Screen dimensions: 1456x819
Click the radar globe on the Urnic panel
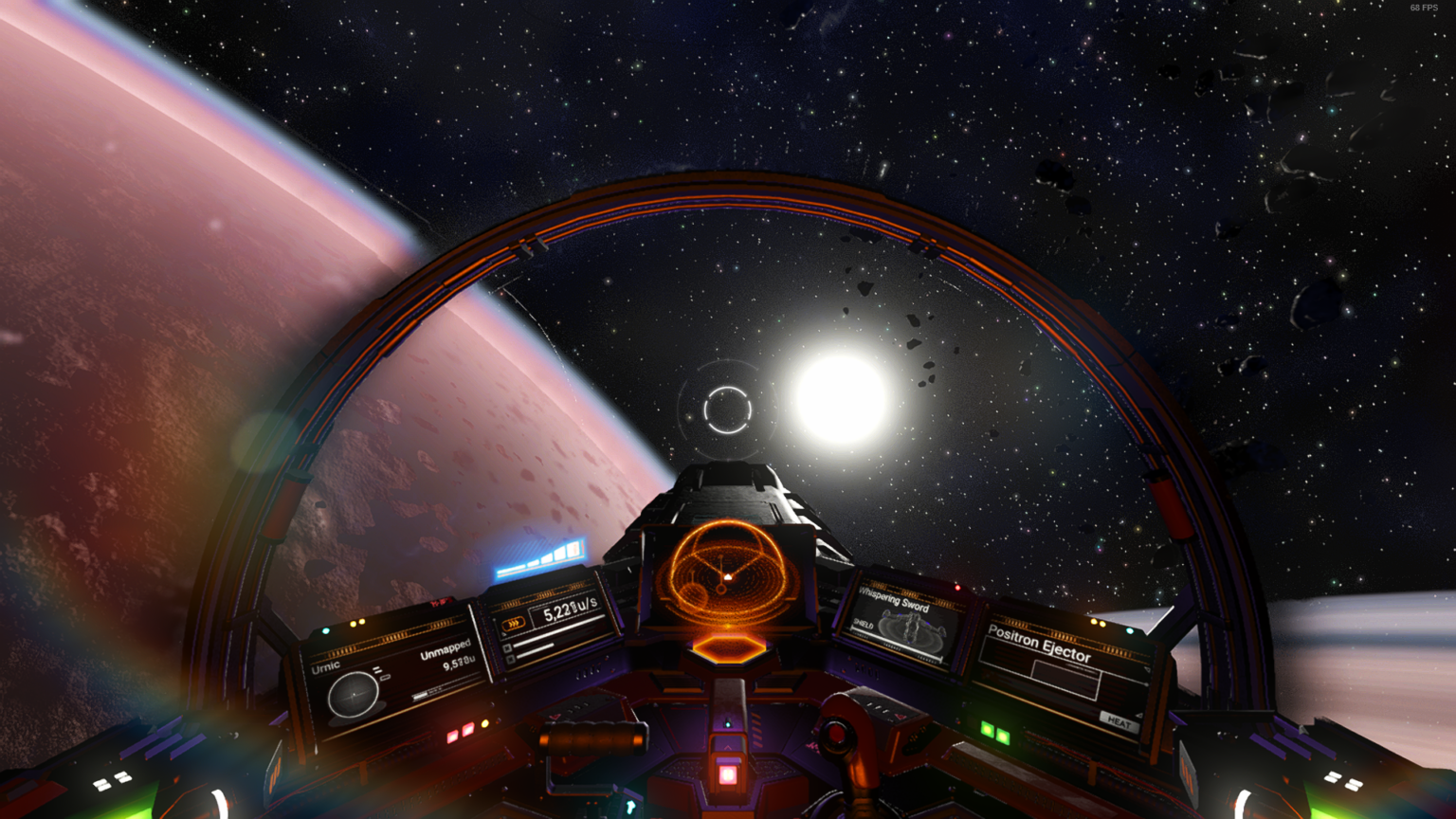point(354,695)
